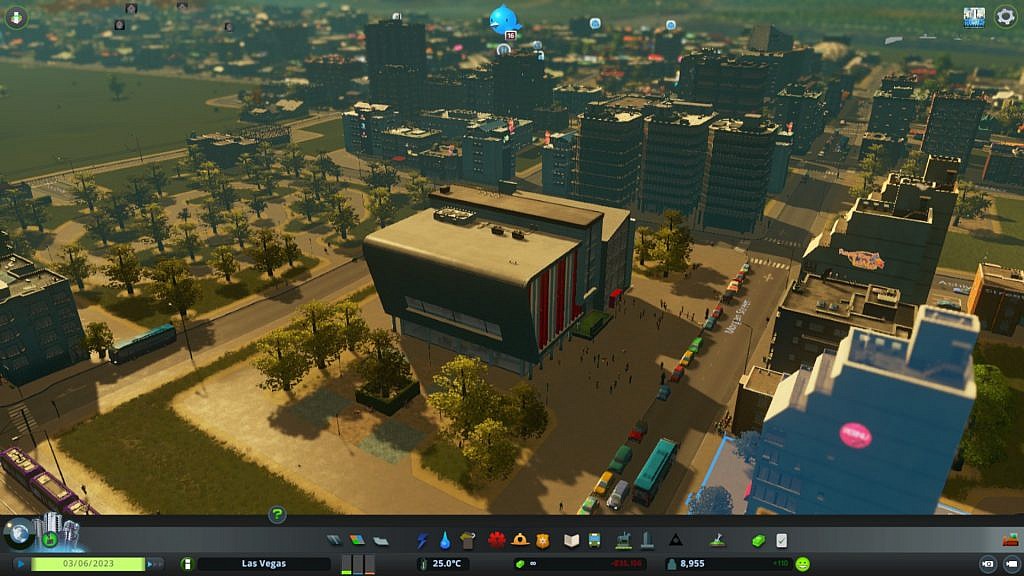
Task: Open the police badge menu
Action: click(543, 540)
